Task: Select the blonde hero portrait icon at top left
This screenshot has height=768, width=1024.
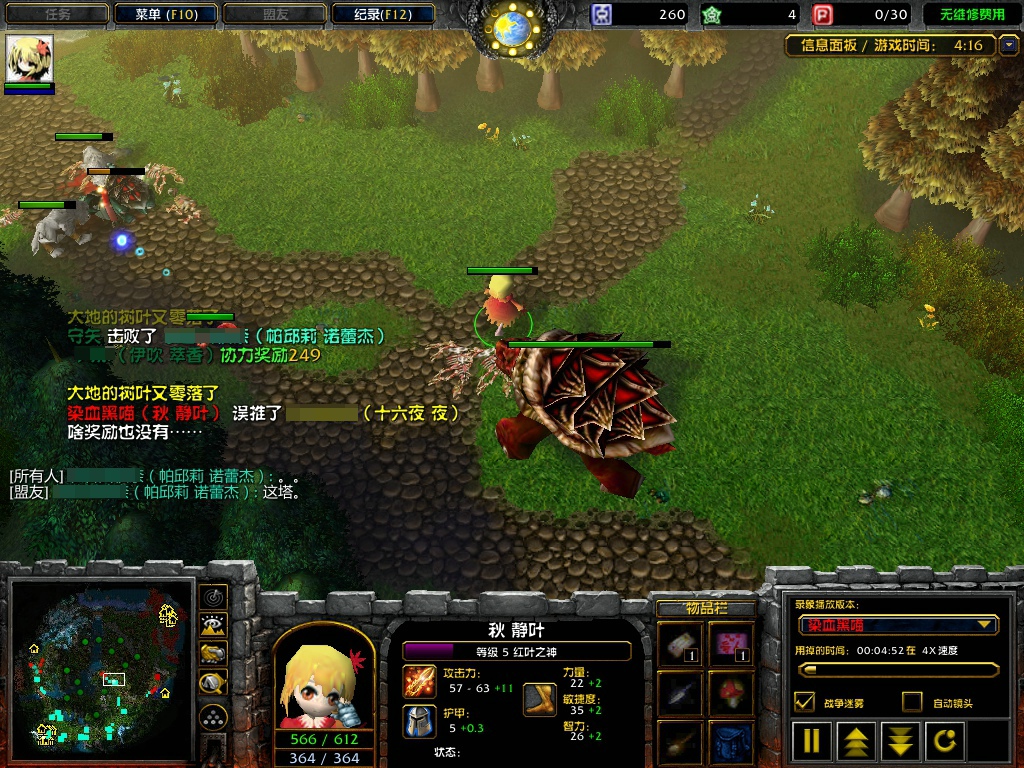Action: 29,59
